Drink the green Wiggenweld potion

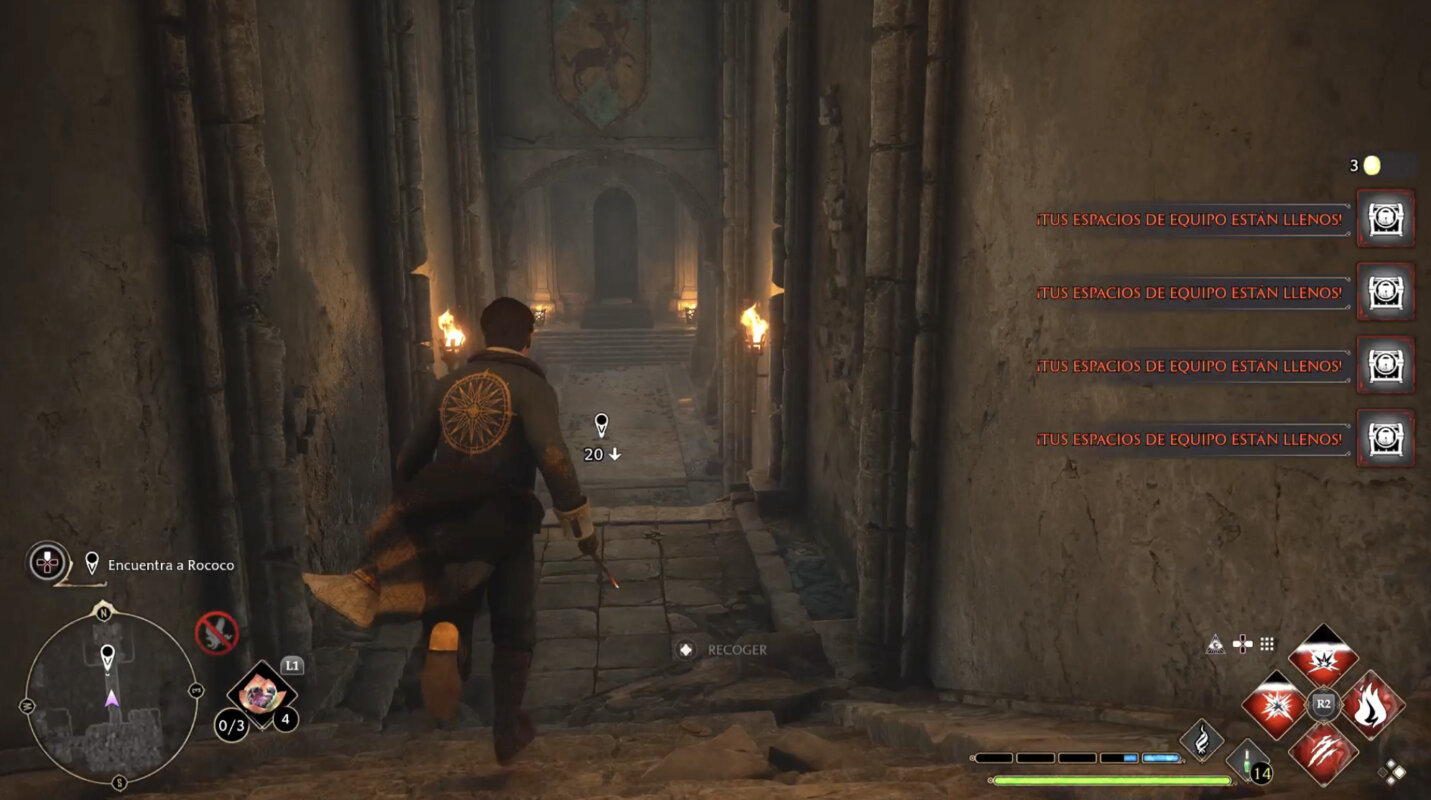(1246, 762)
